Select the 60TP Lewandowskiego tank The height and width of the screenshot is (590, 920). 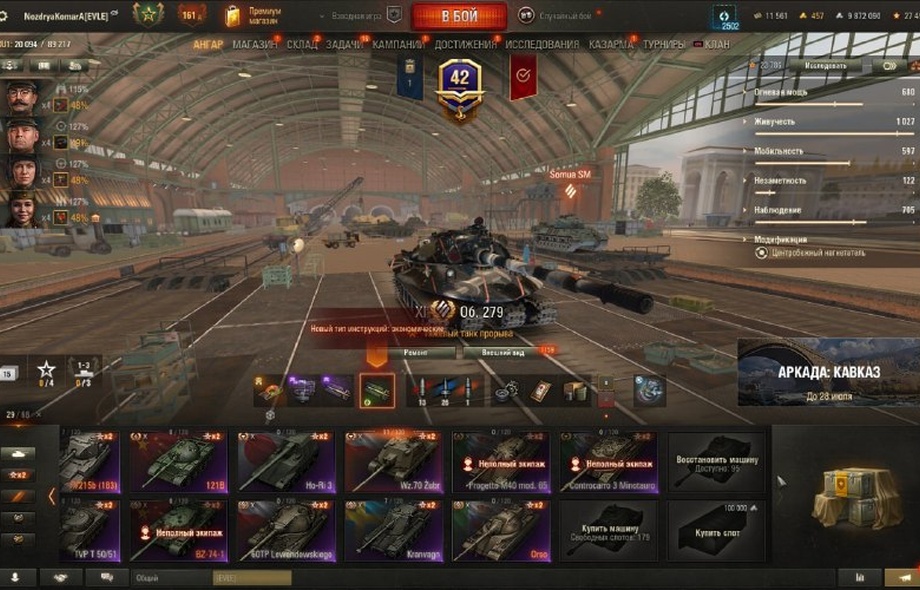coord(287,531)
